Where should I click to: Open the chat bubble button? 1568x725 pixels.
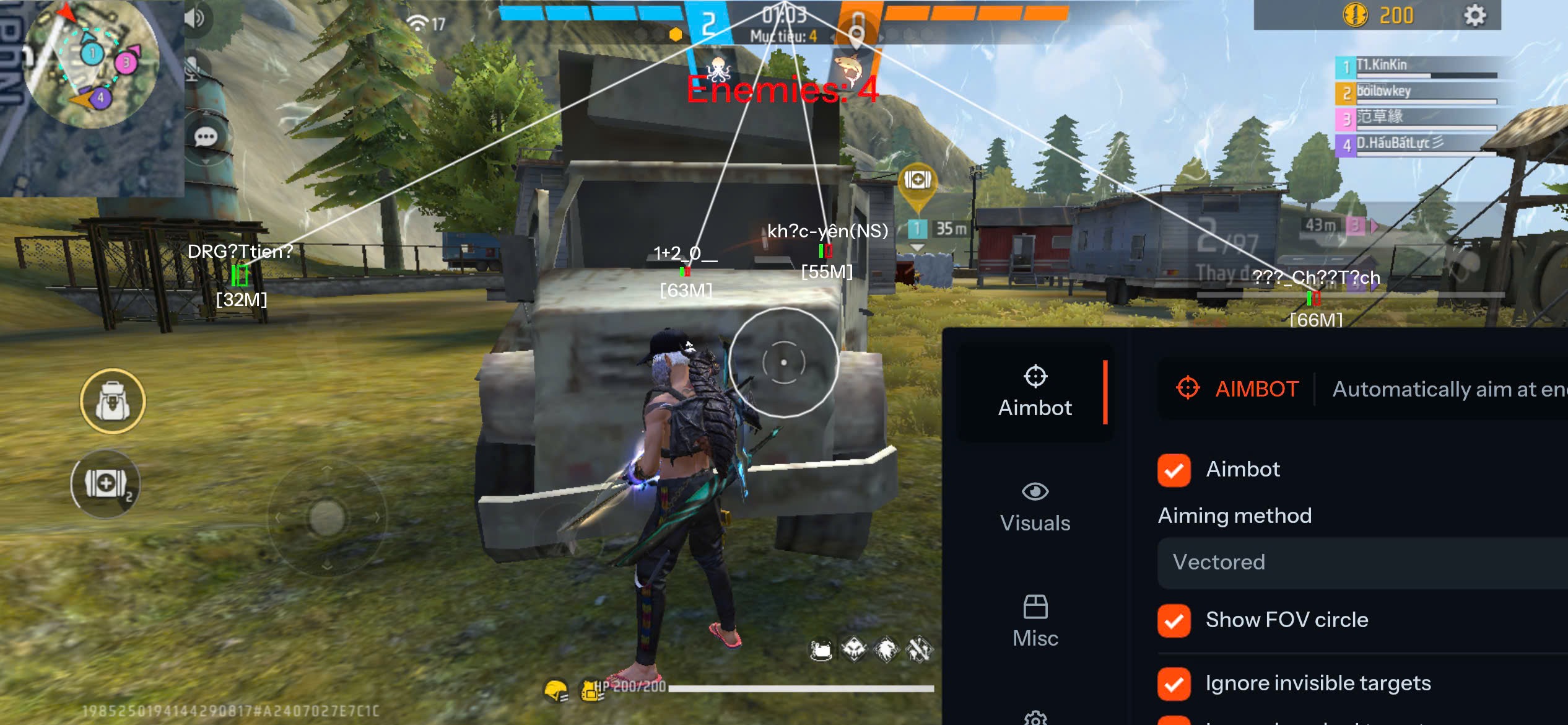tap(206, 137)
